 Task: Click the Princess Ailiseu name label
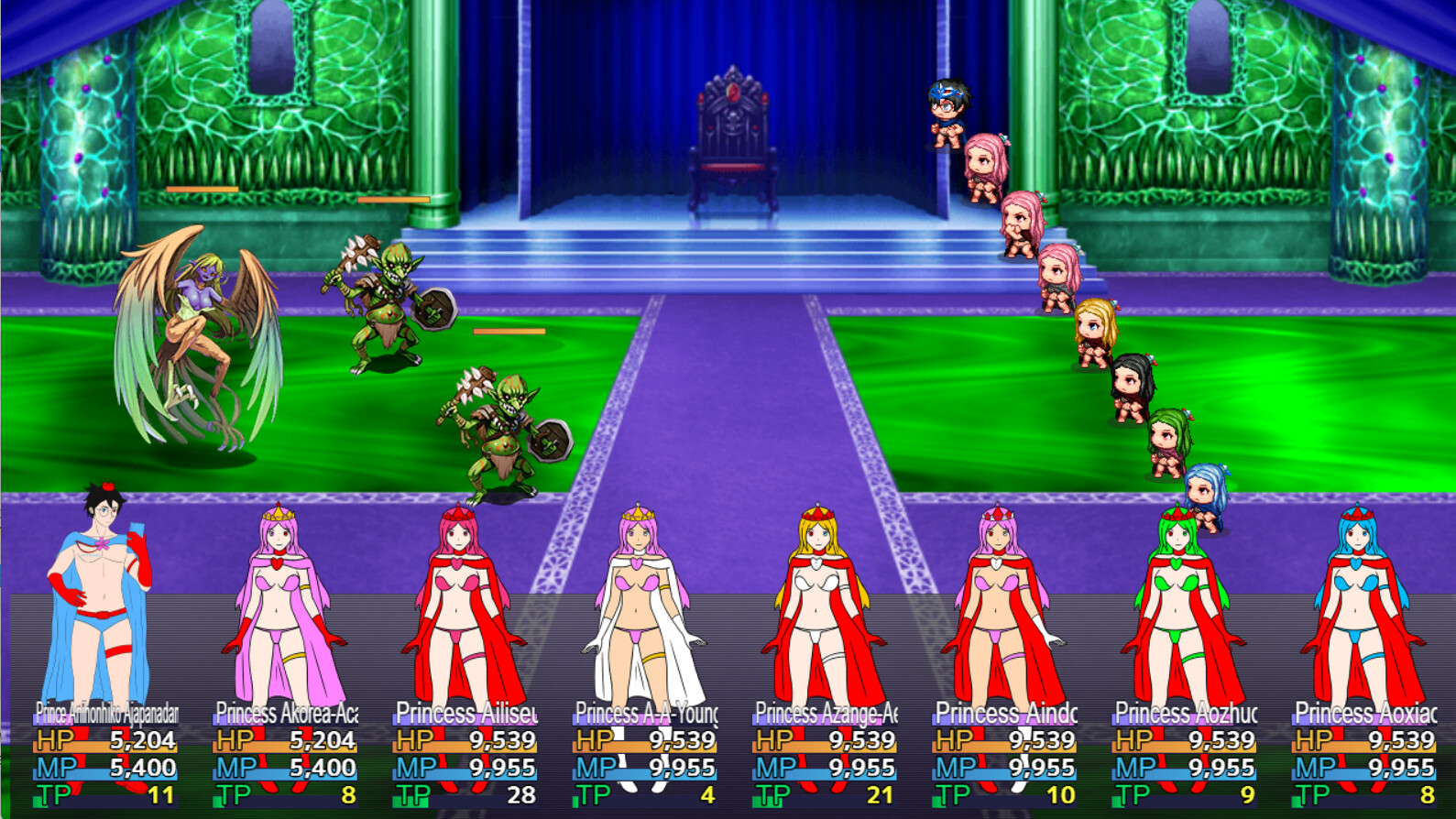pyautogui.click(x=467, y=710)
